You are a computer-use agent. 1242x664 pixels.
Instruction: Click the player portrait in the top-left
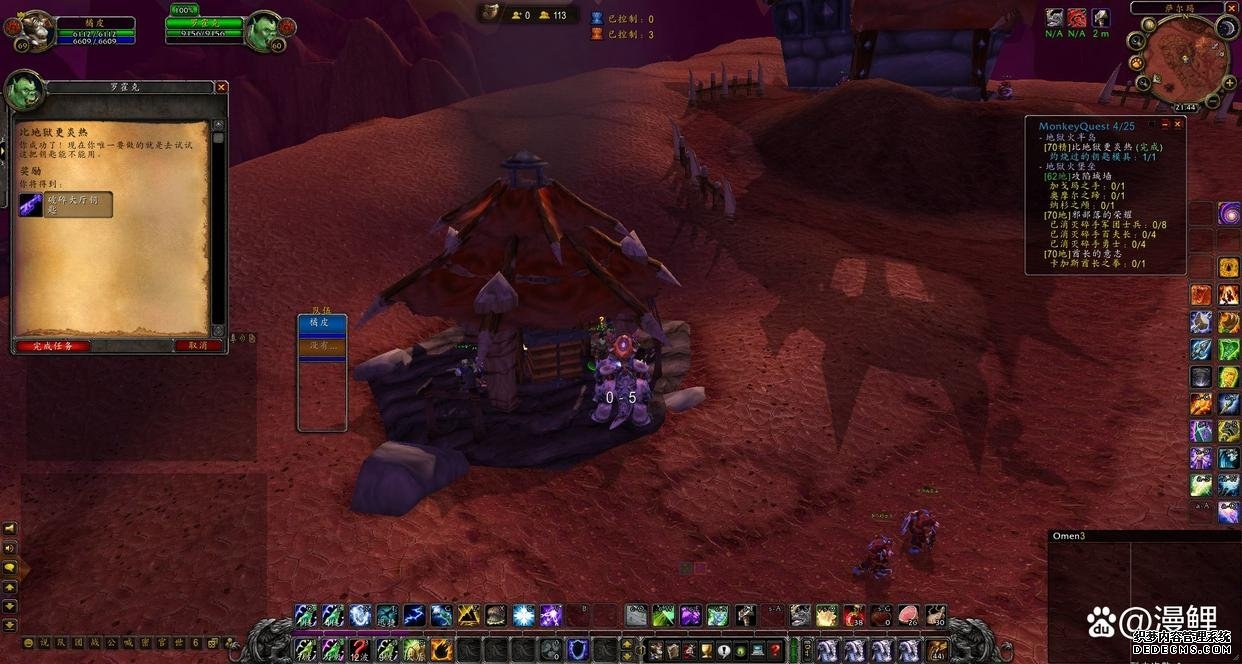(36, 31)
